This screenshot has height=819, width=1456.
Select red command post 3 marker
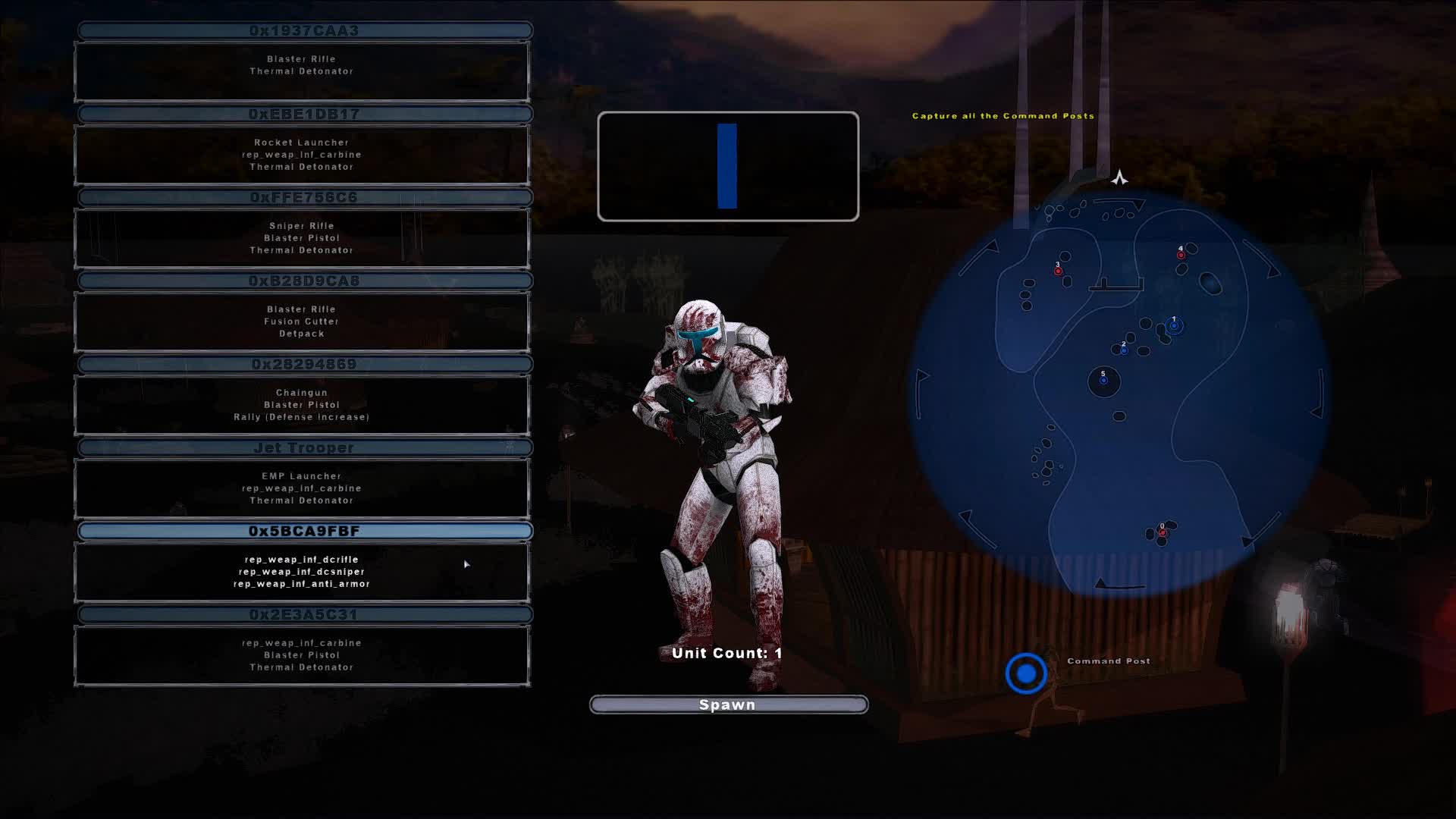point(1059,269)
